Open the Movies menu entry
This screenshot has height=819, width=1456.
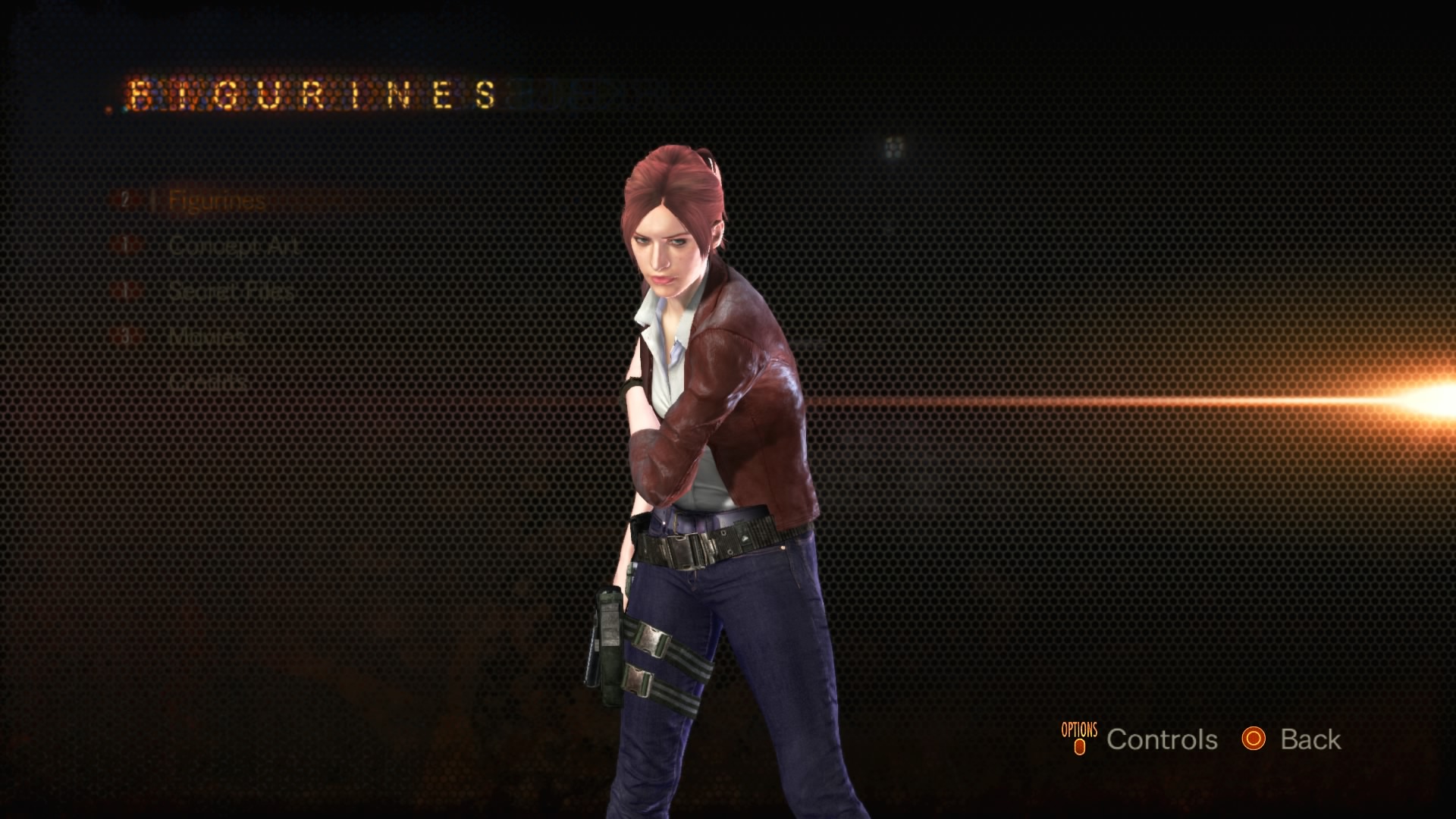point(206,336)
